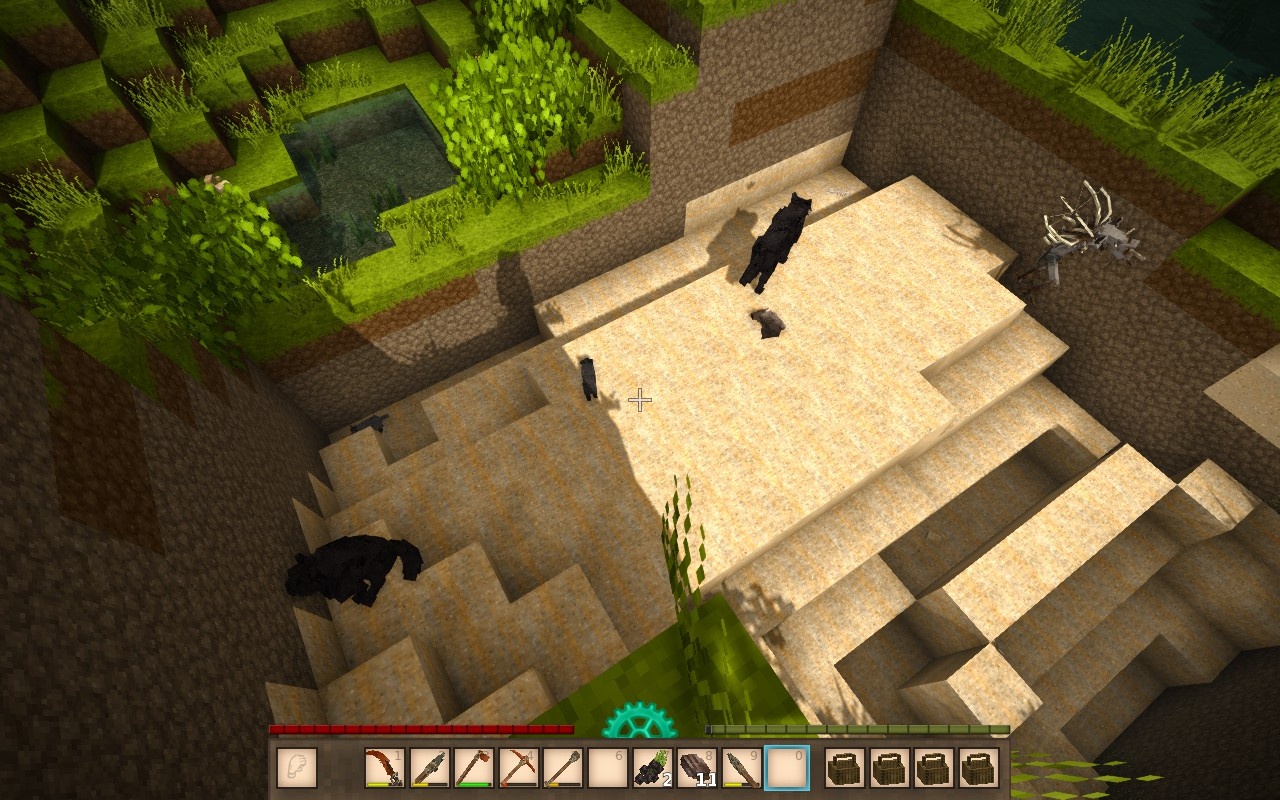Click the offhand slot with hand outline

(x=297, y=768)
